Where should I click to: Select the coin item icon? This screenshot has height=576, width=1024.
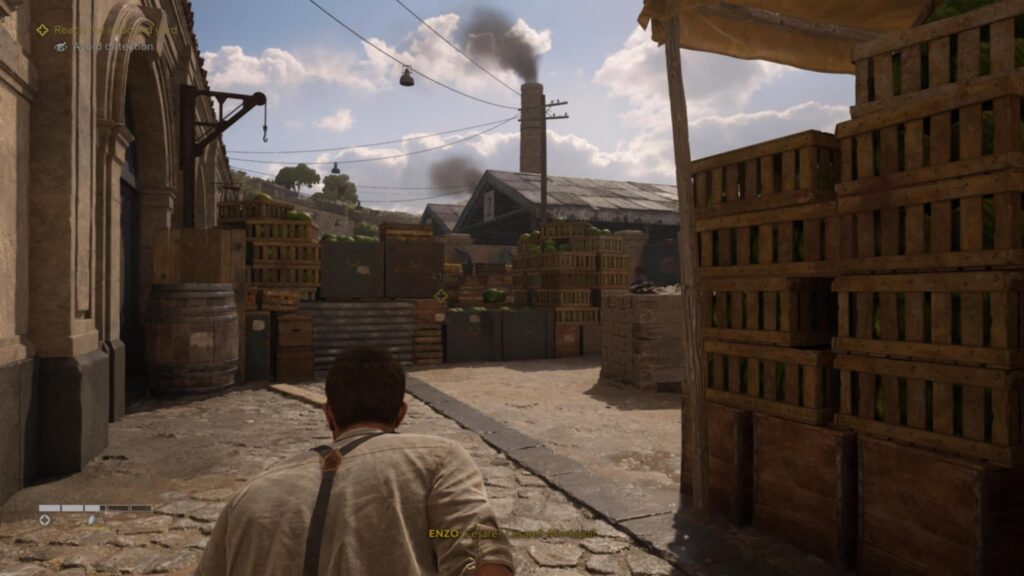[x=92, y=520]
